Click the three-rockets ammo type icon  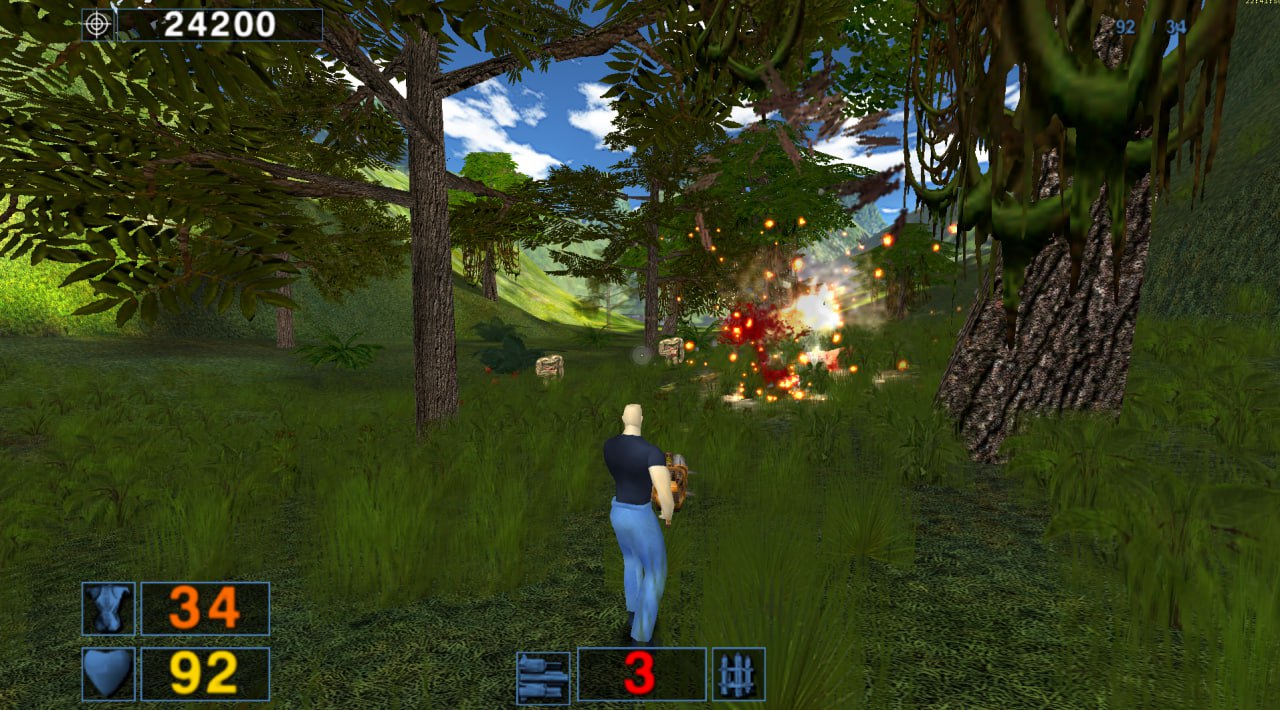point(738,674)
